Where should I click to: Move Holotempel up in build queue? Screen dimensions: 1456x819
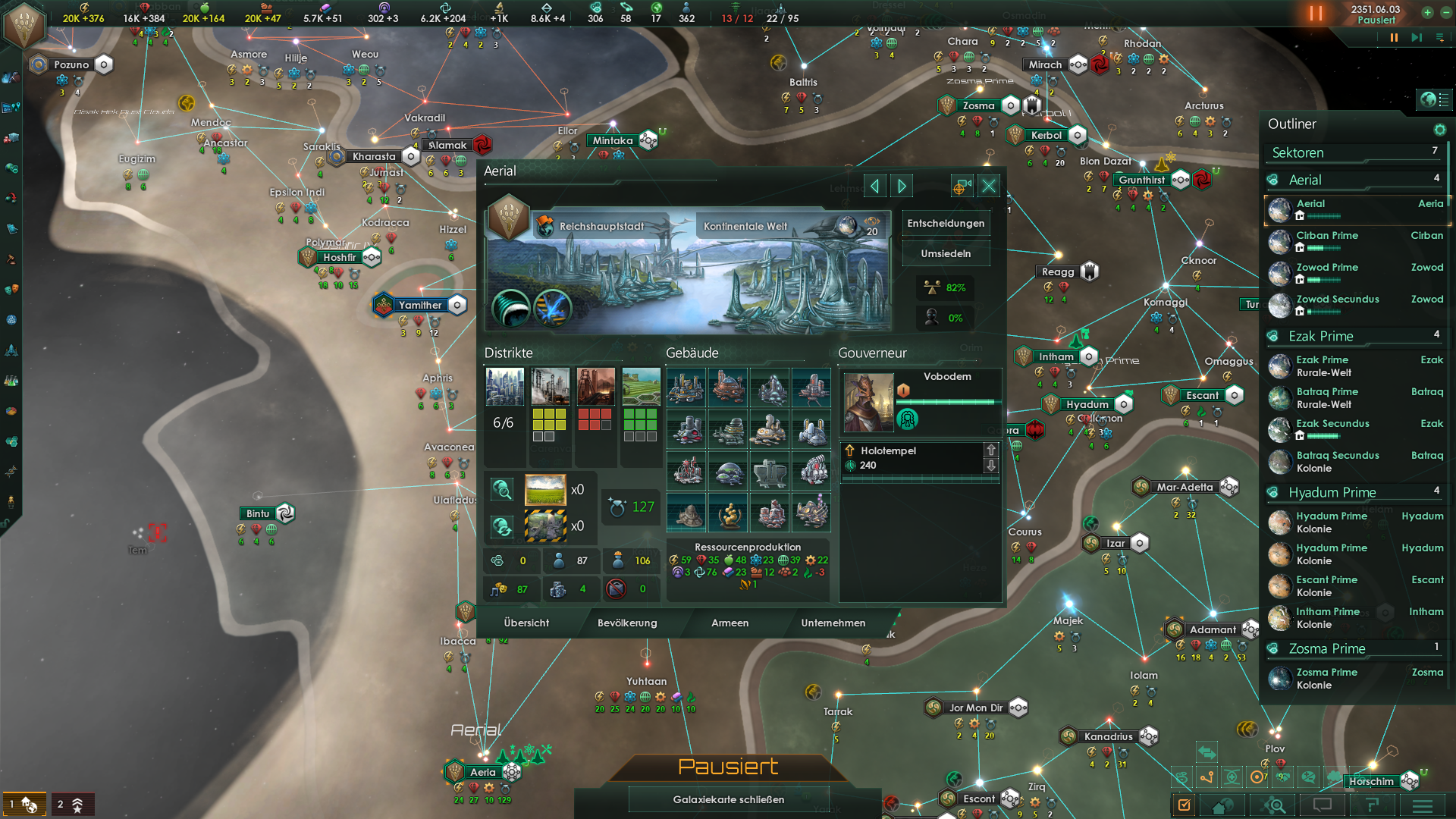990,450
